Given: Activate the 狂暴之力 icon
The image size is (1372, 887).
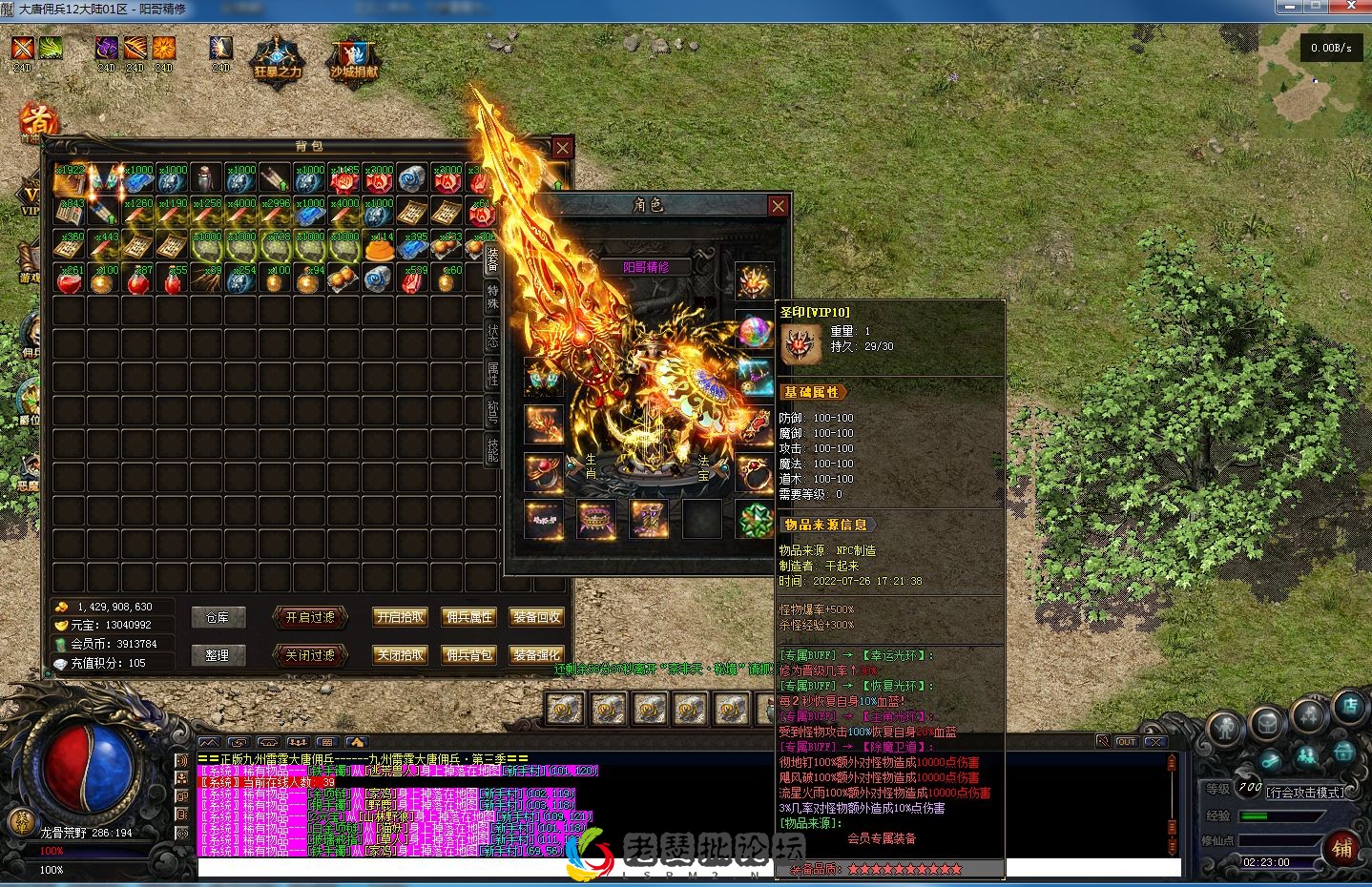Looking at the screenshot, I should point(278,59).
